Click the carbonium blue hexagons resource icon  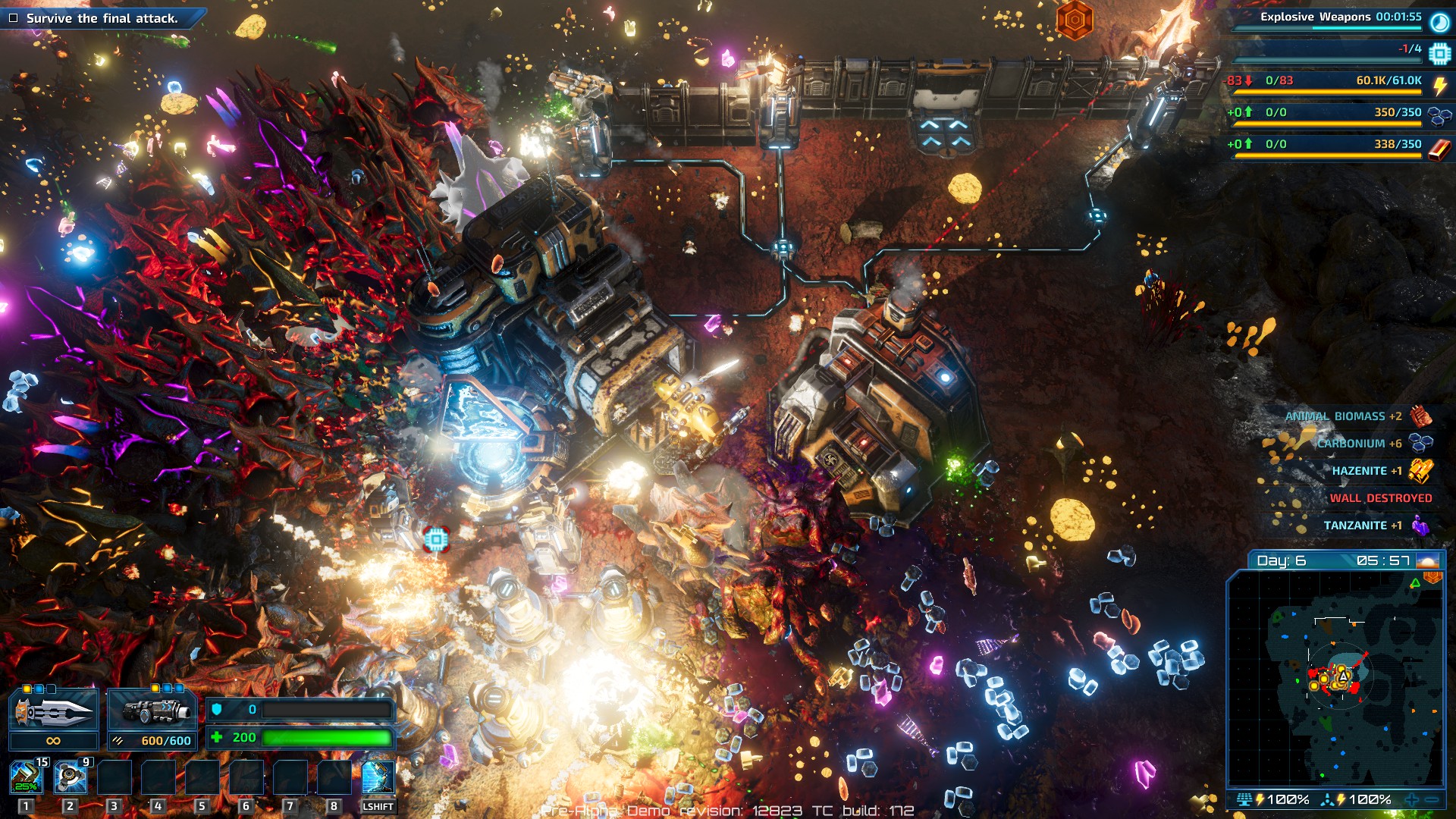click(1439, 116)
